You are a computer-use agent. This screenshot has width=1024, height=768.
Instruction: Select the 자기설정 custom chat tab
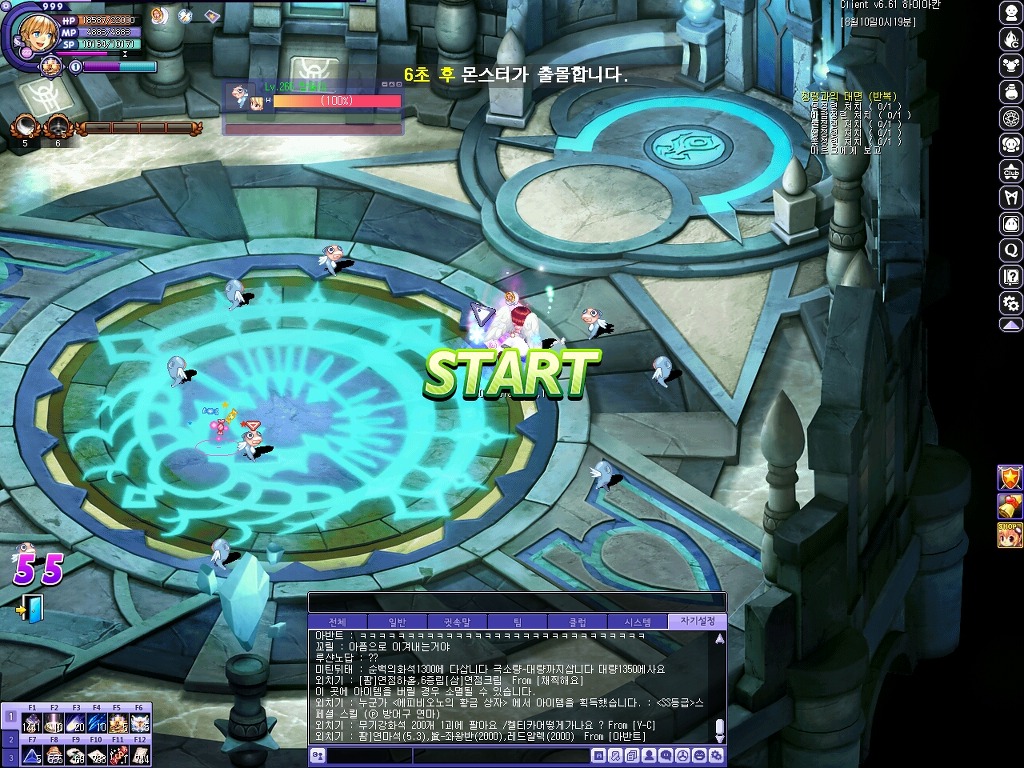pyautogui.click(x=697, y=622)
